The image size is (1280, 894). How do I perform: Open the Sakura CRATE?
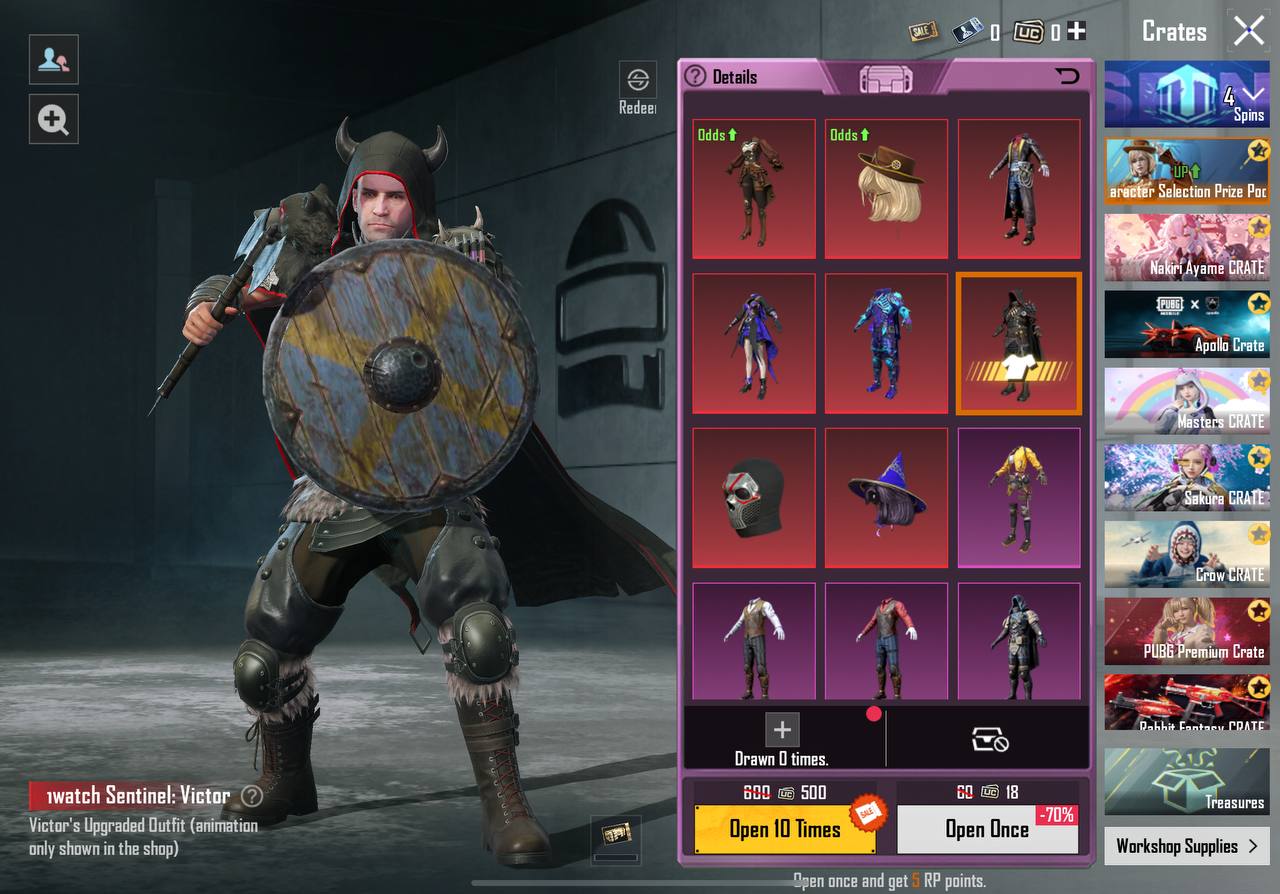(1186, 477)
